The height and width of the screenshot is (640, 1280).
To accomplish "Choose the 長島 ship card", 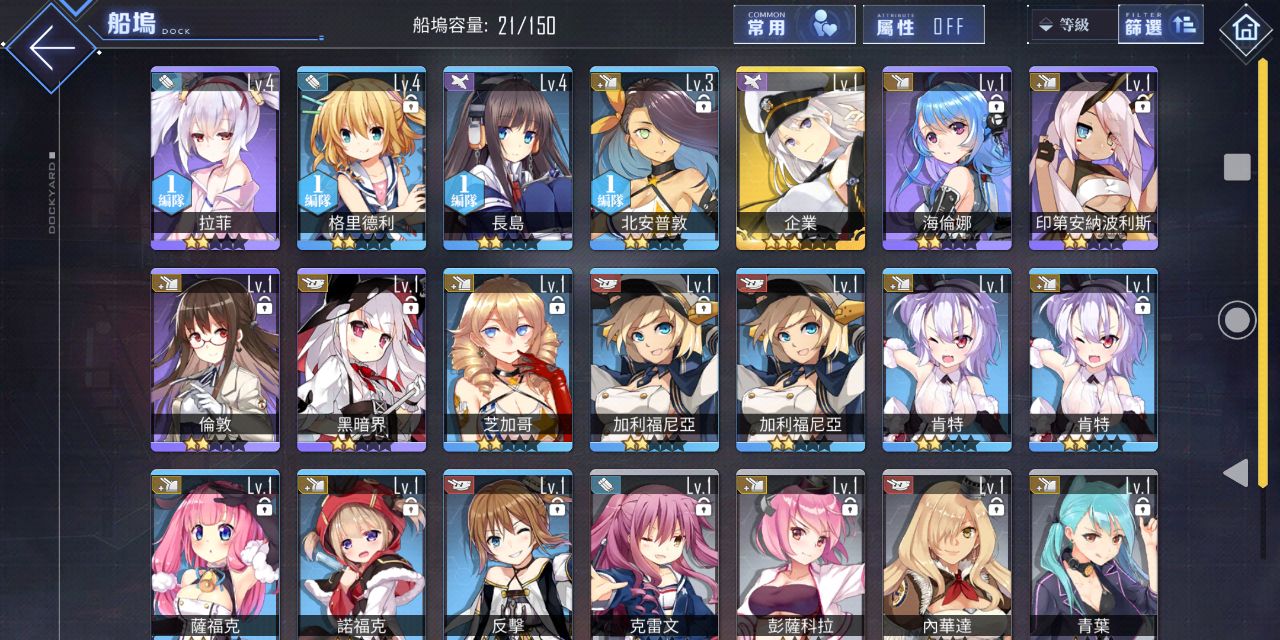I will coord(508,157).
